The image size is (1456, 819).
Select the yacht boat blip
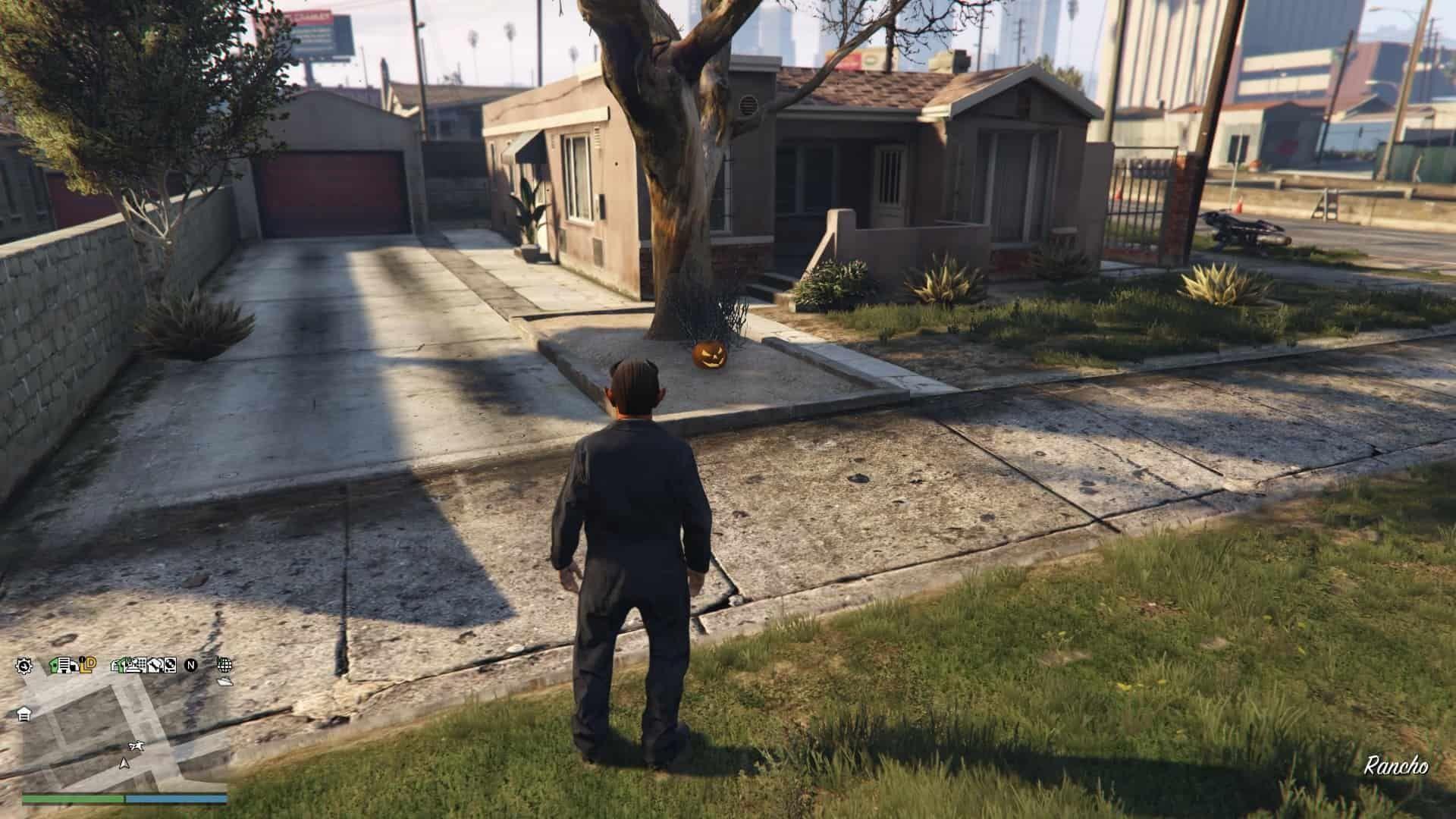225,682
